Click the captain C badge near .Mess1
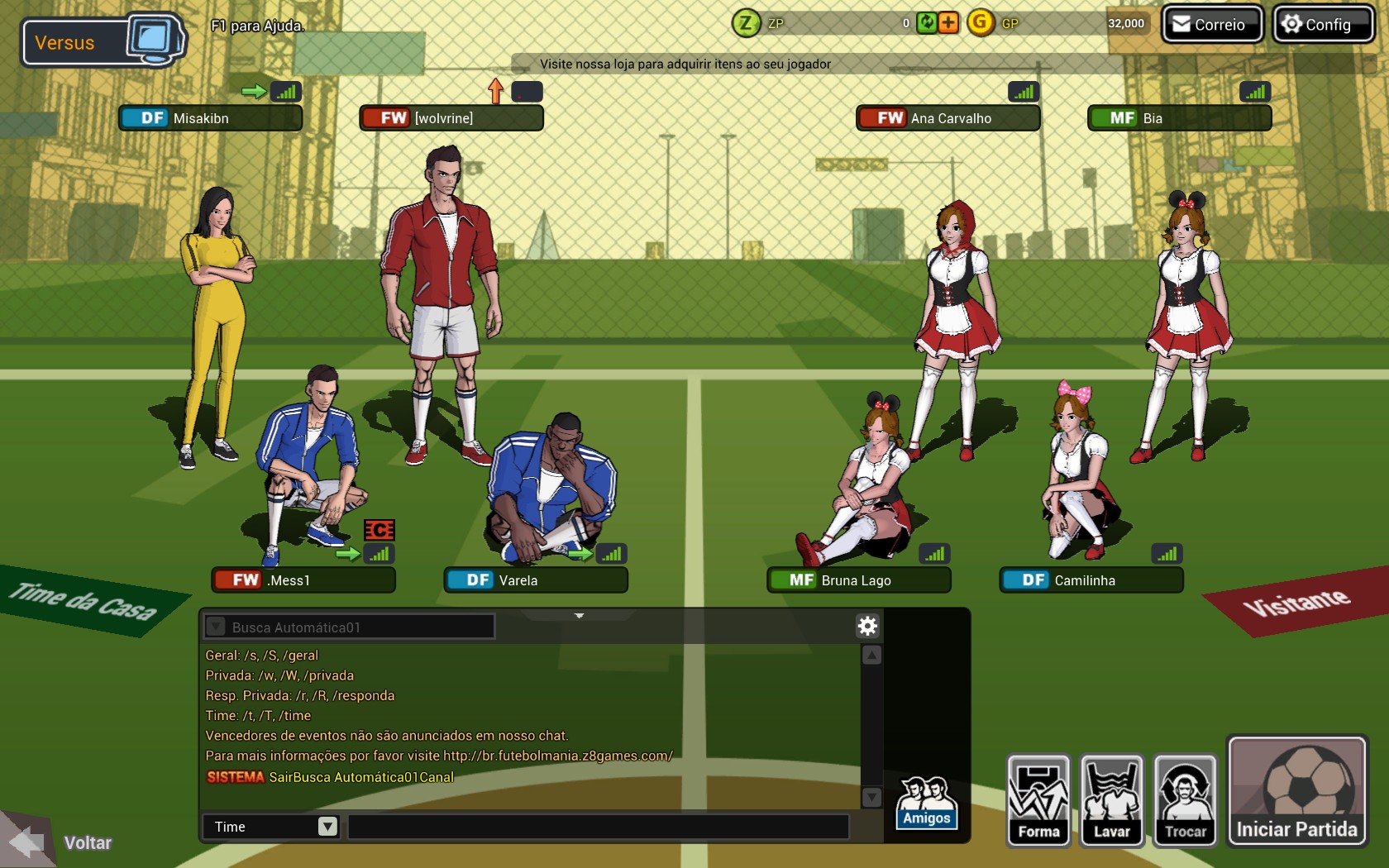Screen dimensions: 1389x868 (379, 529)
